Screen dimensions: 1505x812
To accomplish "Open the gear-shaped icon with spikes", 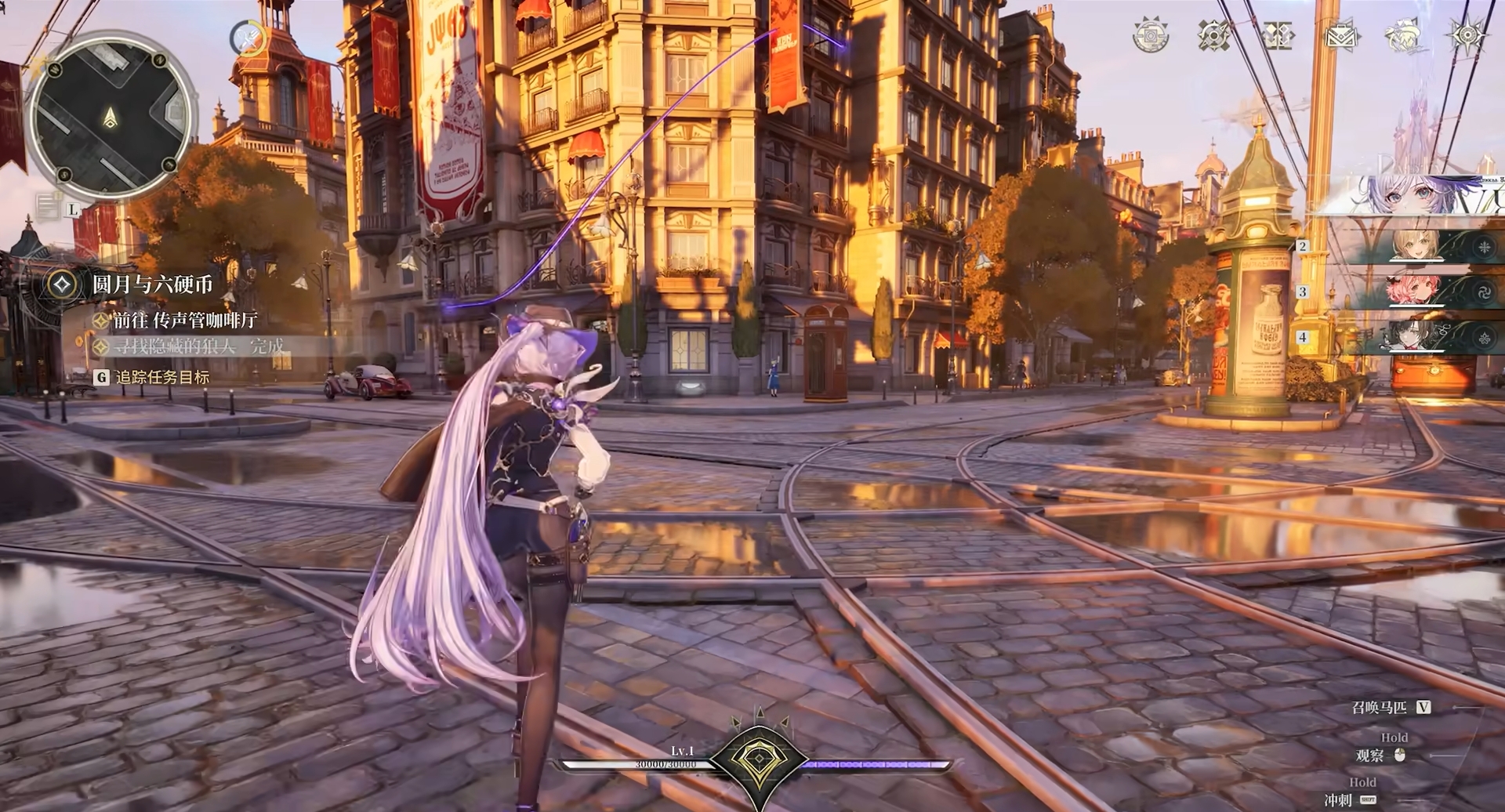I will pyautogui.click(x=1150, y=35).
